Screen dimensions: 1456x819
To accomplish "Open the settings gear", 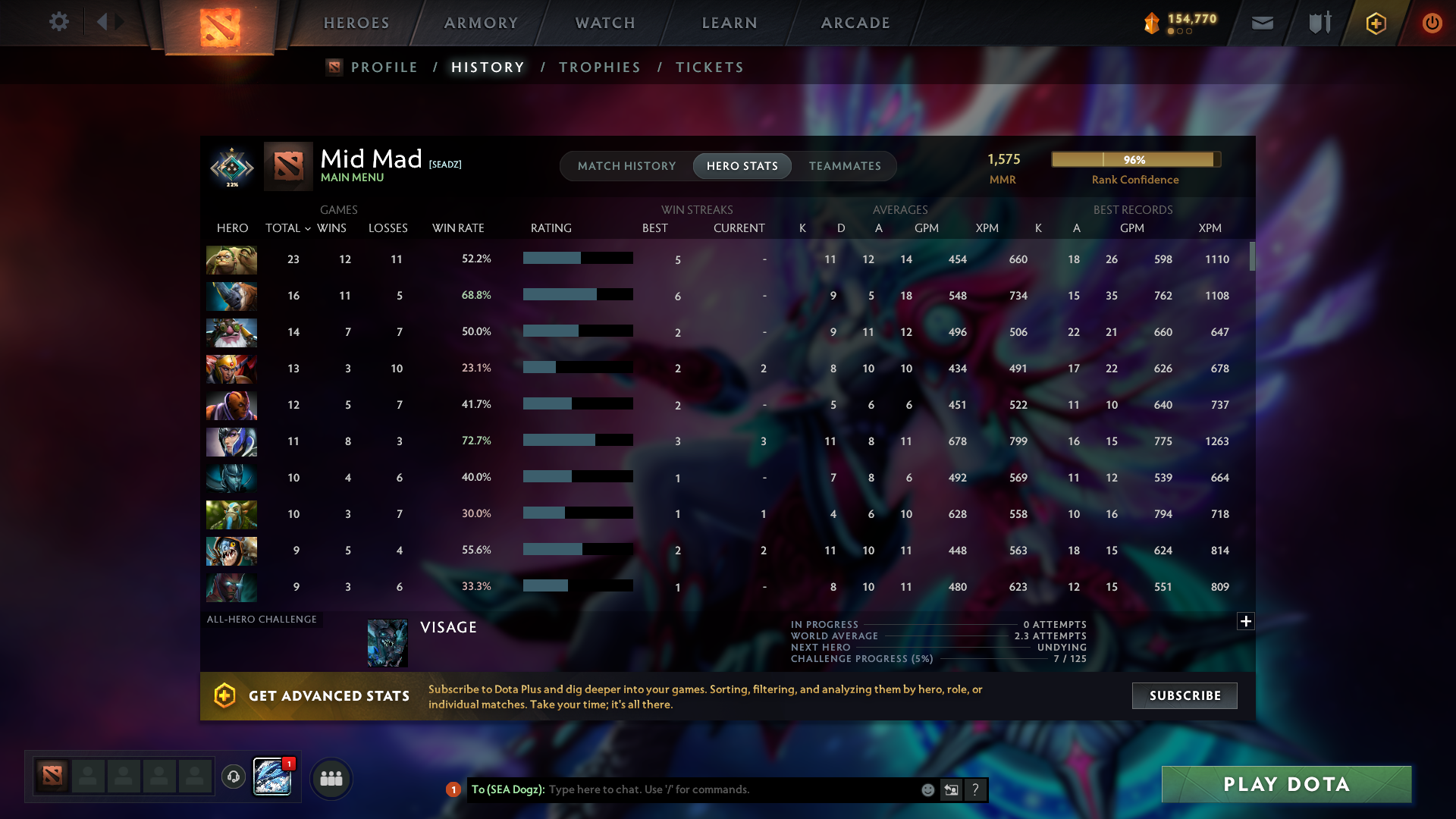I will (x=59, y=22).
